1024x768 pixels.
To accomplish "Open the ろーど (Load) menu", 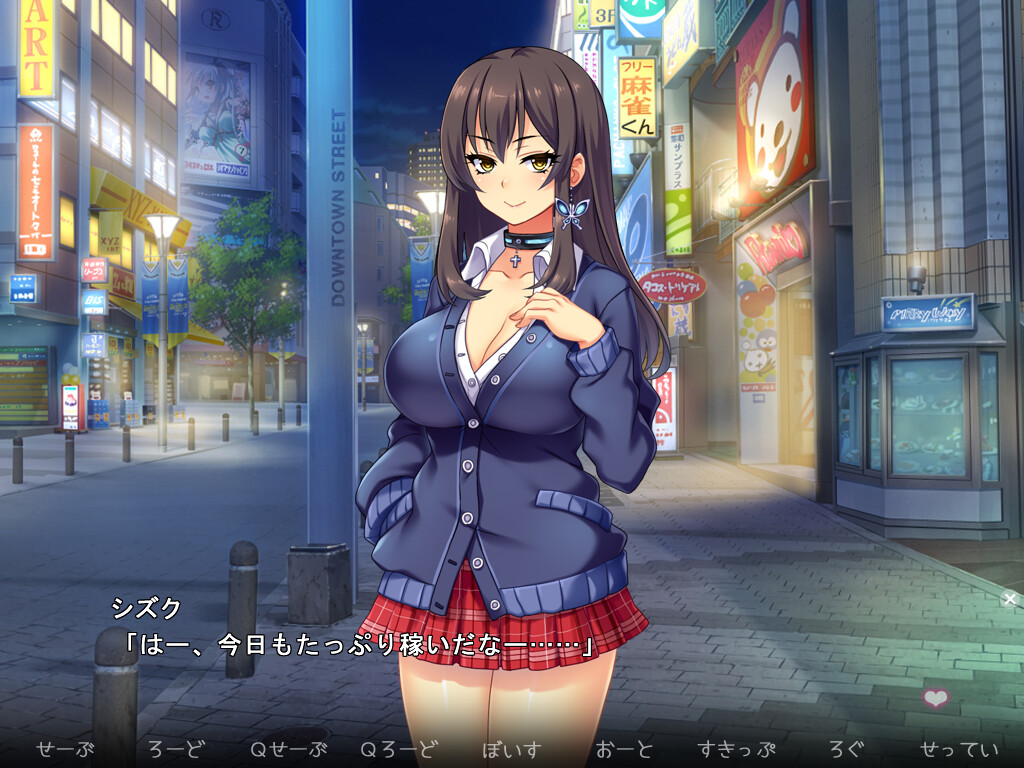I will coord(175,749).
